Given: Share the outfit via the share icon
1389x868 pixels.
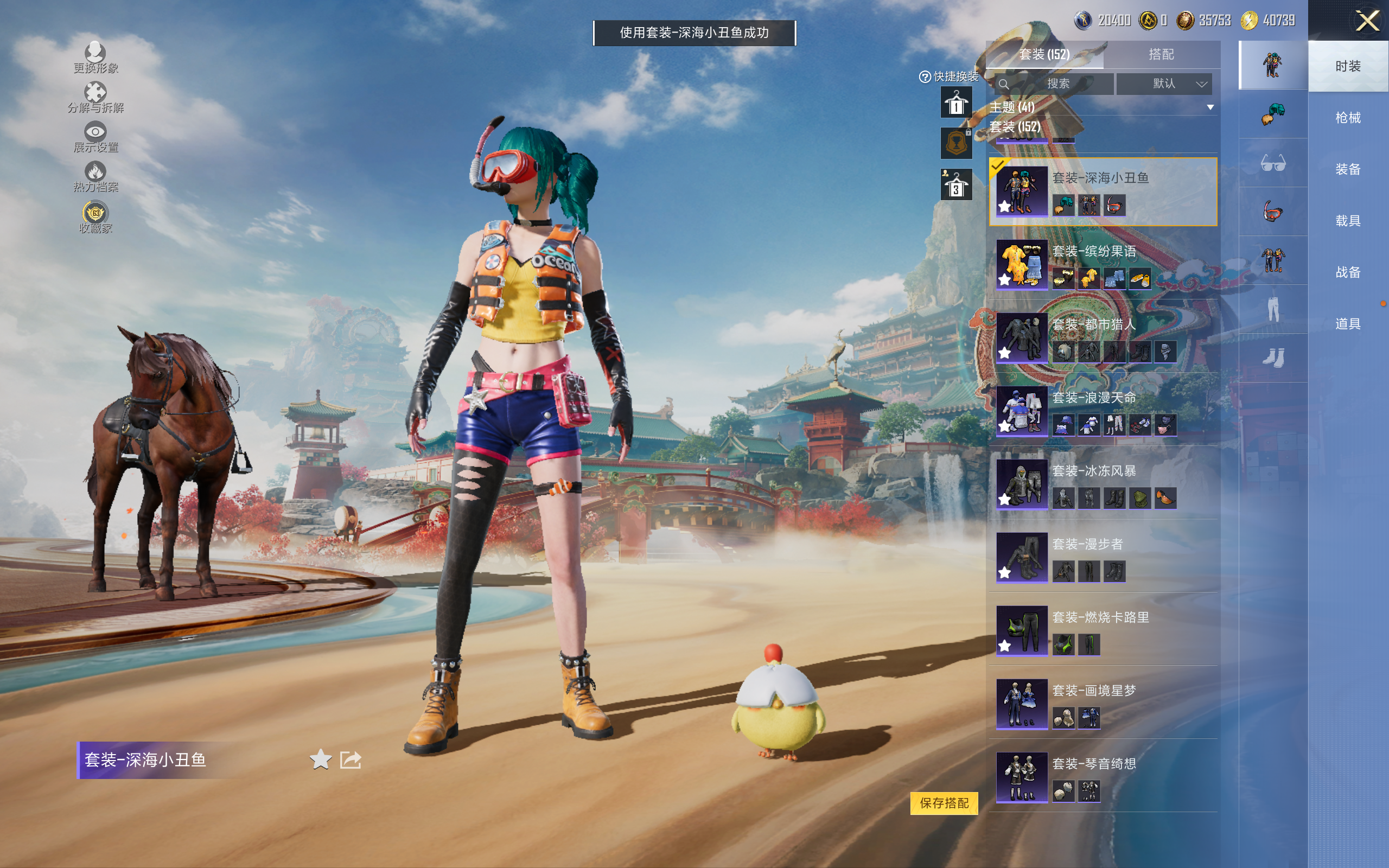Looking at the screenshot, I should pos(351,759).
